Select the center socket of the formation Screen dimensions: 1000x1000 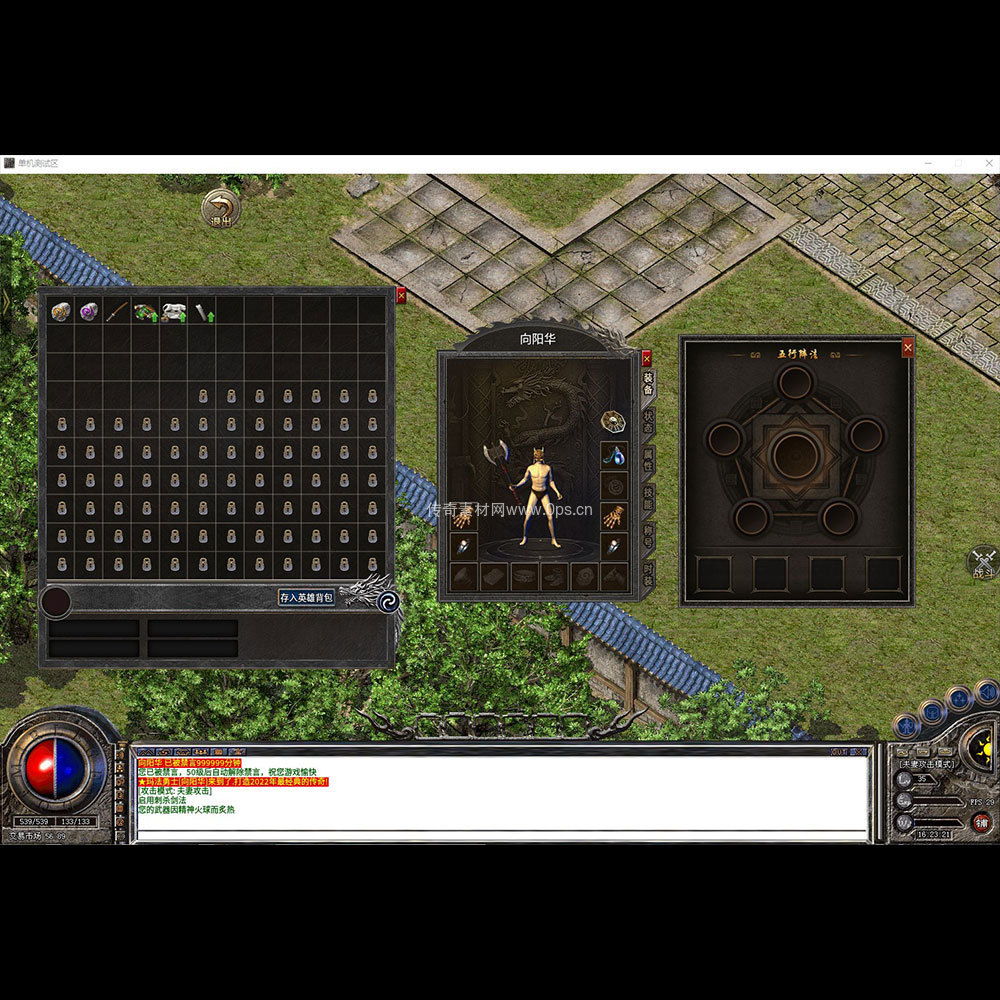[796, 455]
